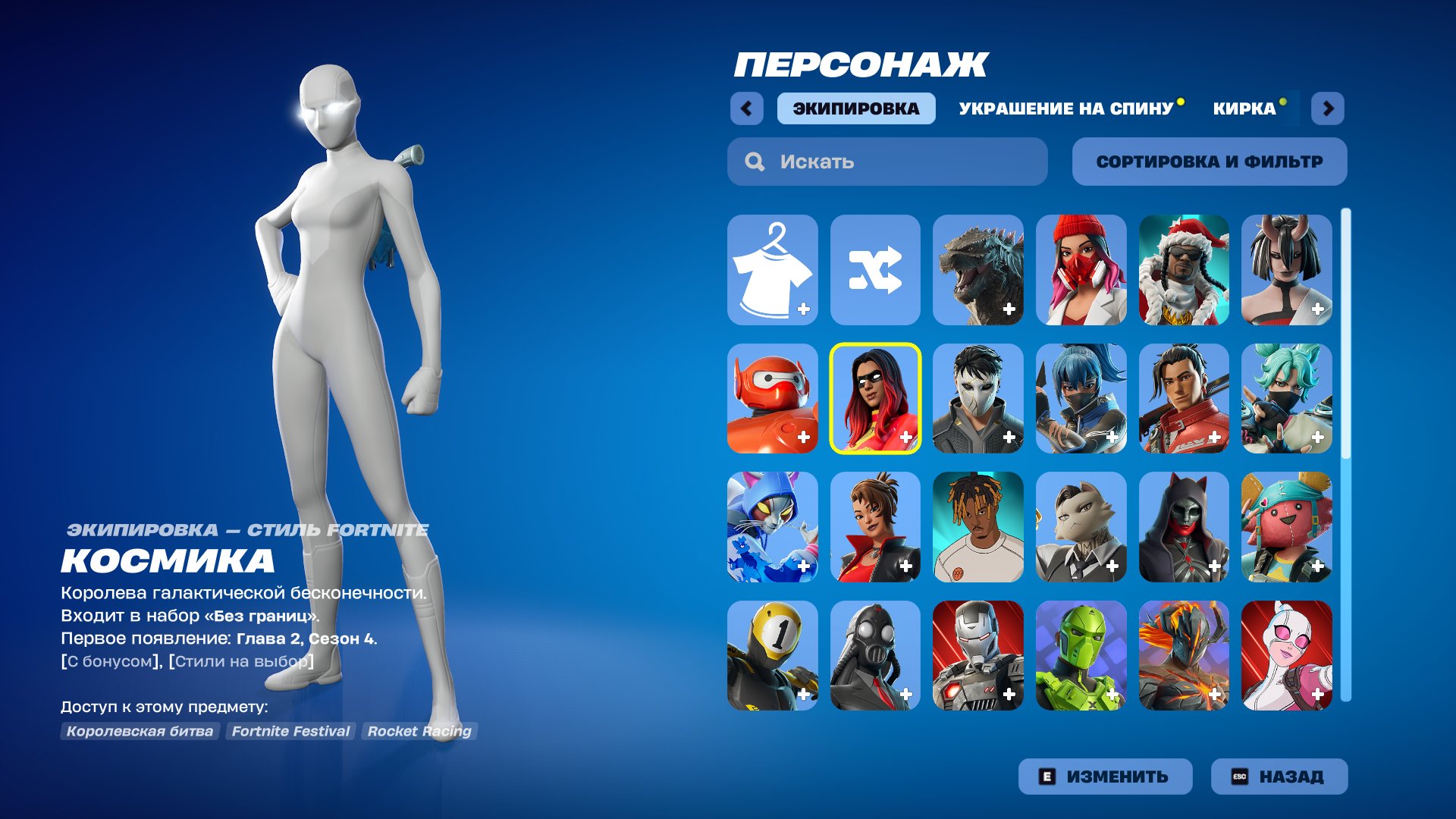1456x819 pixels.
Task: Select the Baymax red robot skin
Action: tap(772, 398)
